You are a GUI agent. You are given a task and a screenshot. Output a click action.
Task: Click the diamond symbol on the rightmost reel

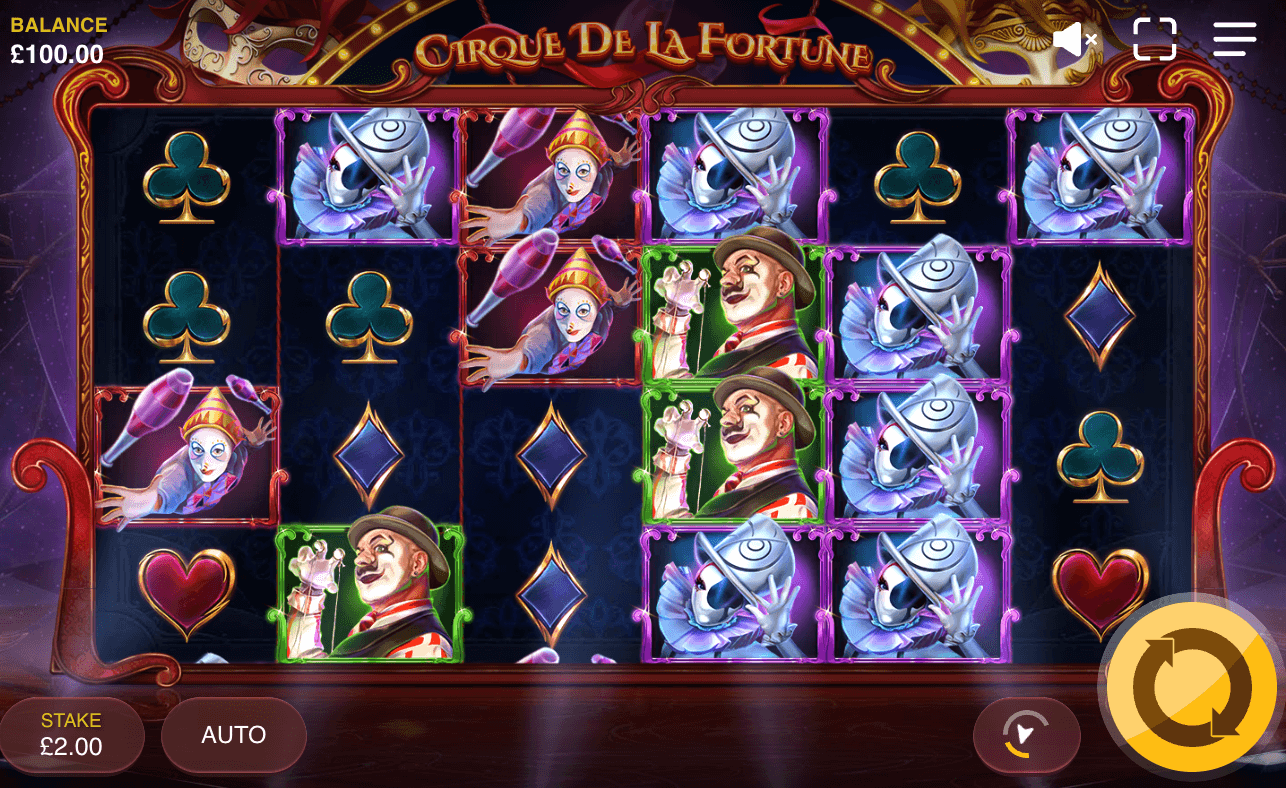(1100, 315)
